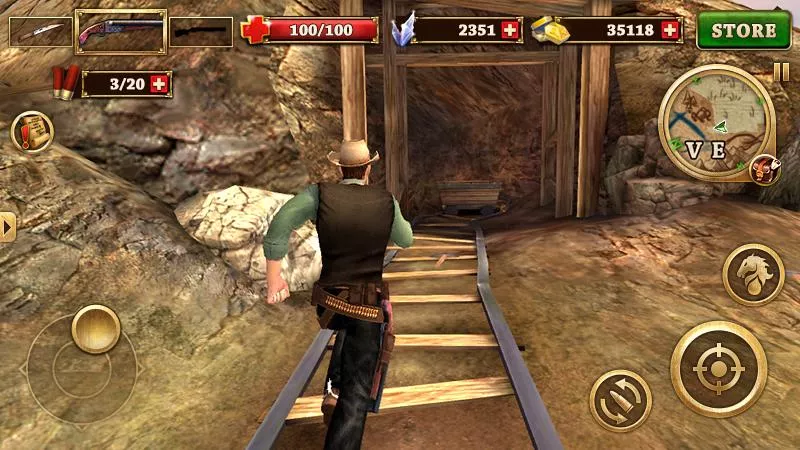Buy more gold with the plus button
The height and width of the screenshot is (450, 800).
(670, 31)
